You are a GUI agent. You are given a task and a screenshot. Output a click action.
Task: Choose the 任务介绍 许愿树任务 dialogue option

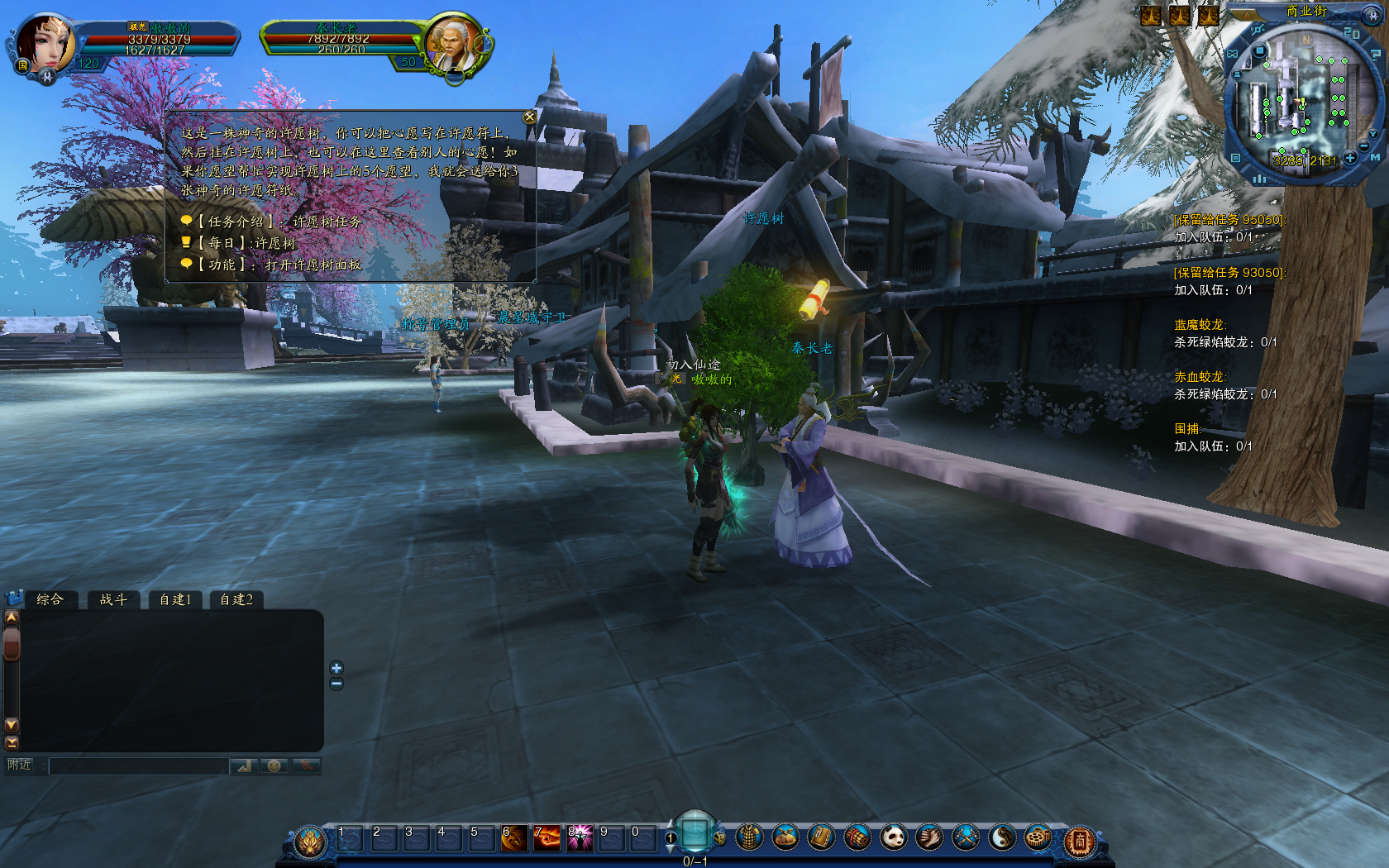pyautogui.click(x=279, y=222)
